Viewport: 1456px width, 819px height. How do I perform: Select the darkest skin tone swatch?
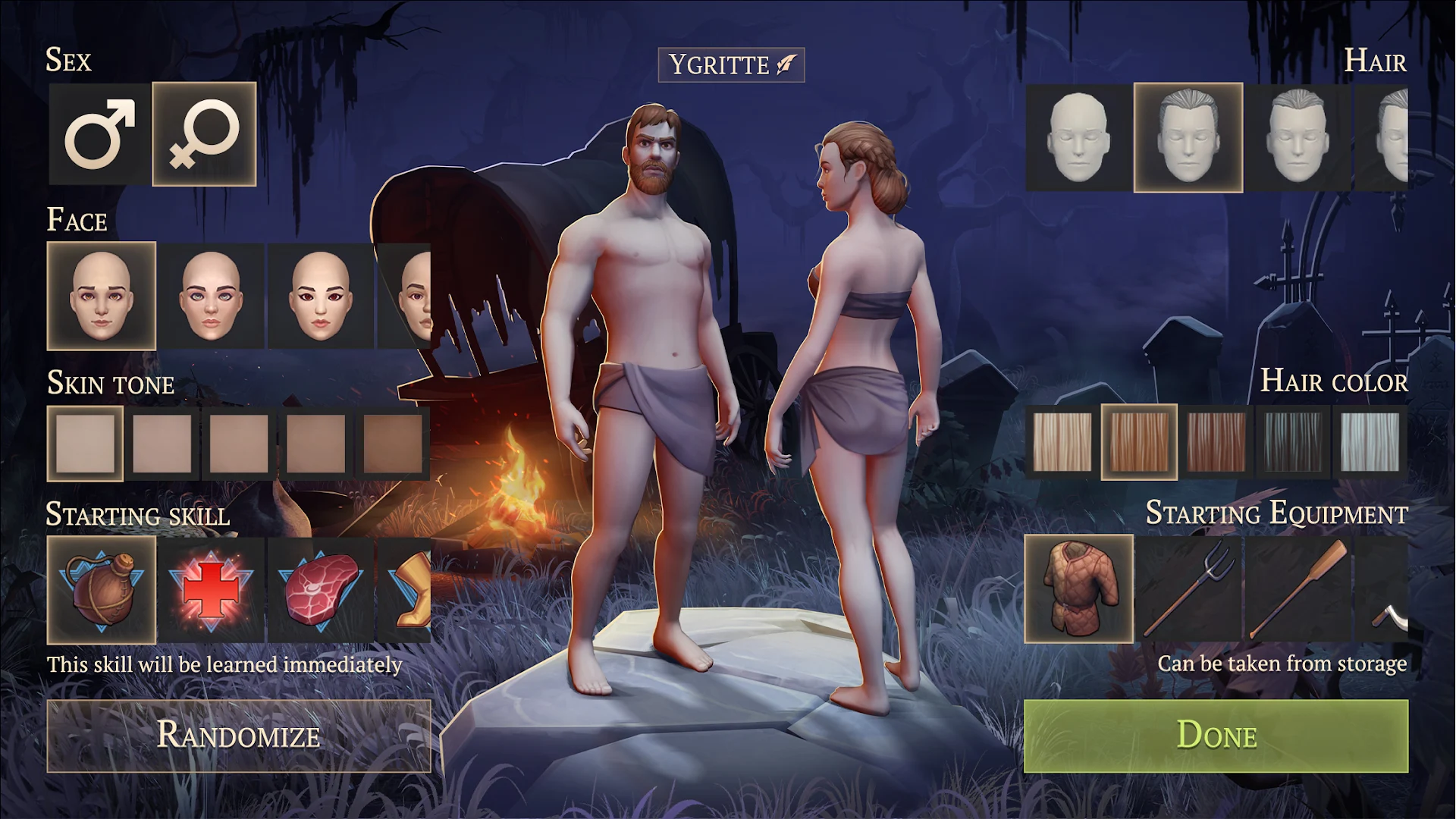click(394, 444)
